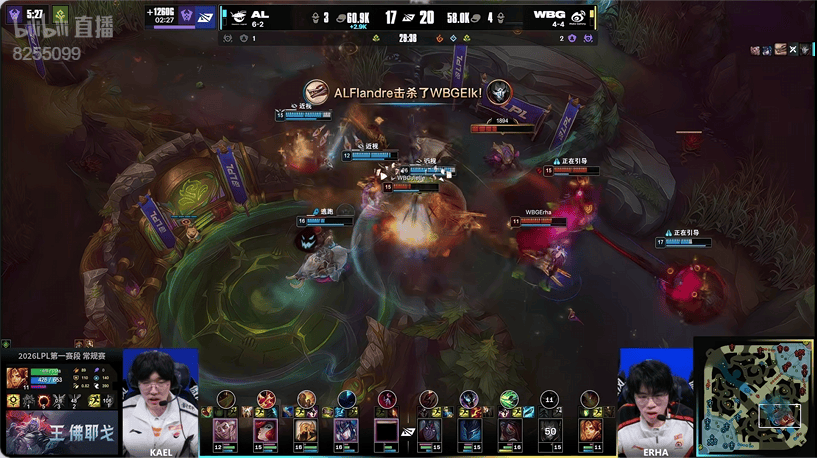Click the selected champion portrait in the stats panel
Screen dimensions: 818x458
[x=17, y=378]
